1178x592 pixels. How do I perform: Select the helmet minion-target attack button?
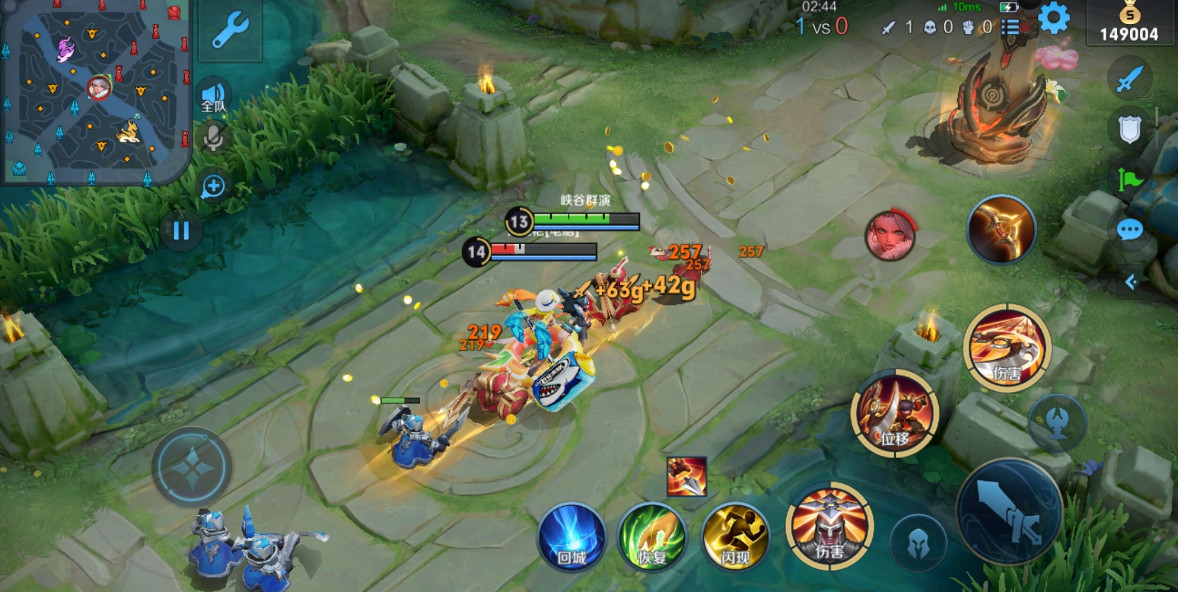918,543
